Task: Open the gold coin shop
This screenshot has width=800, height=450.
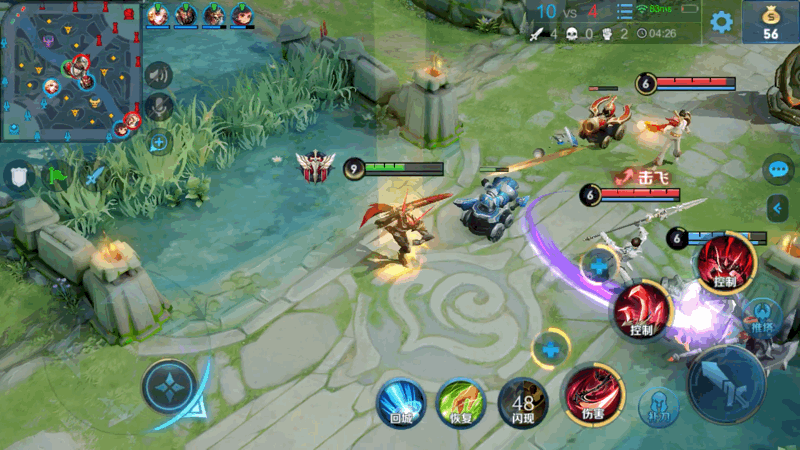Action: tap(770, 22)
